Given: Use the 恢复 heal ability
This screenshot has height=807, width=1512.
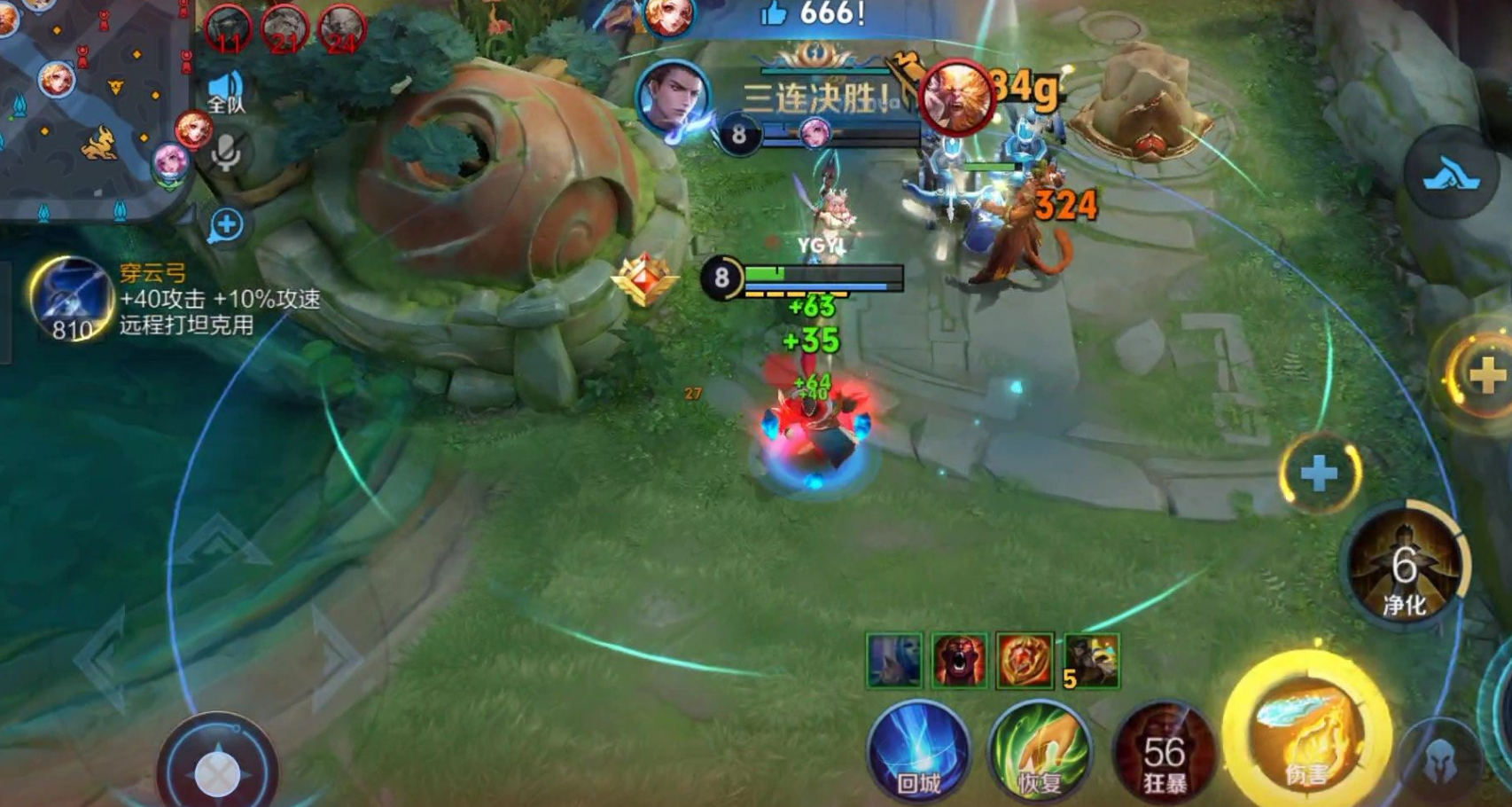Looking at the screenshot, I should click(x=1040, y=751).
